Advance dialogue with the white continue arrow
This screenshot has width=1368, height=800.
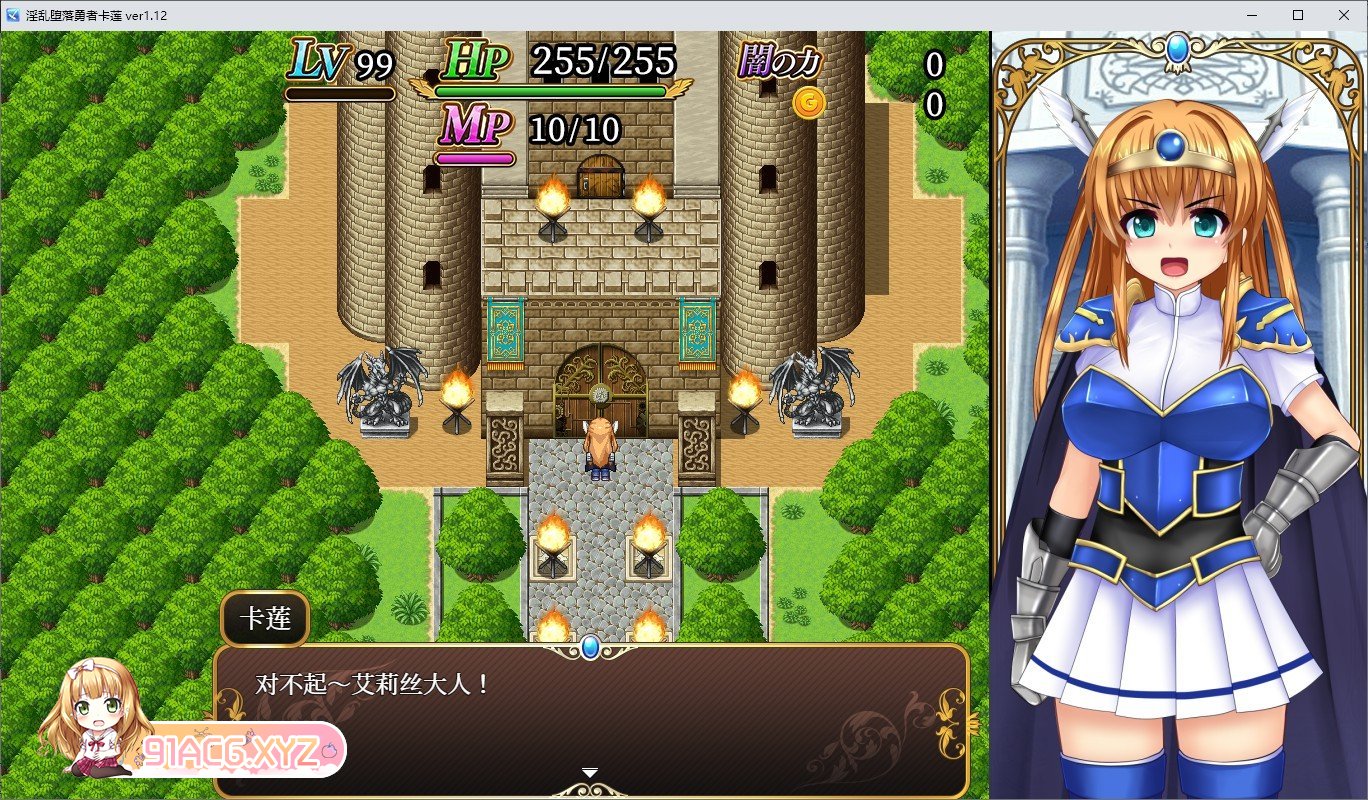[x=590, y=773]
